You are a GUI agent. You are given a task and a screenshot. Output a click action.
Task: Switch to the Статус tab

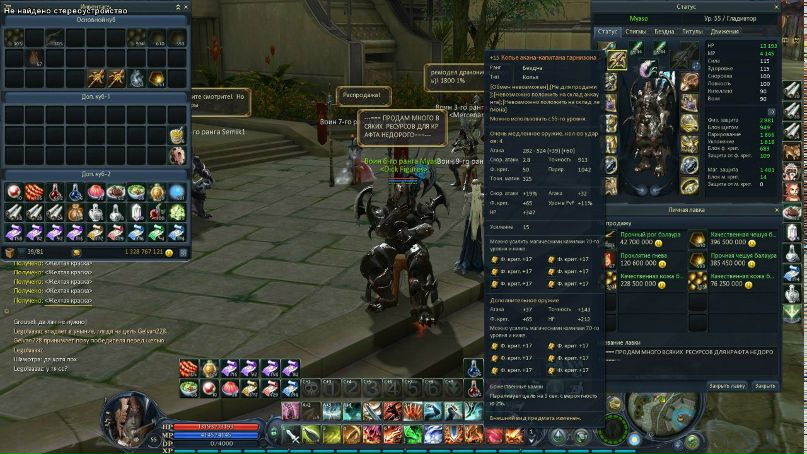608,32
